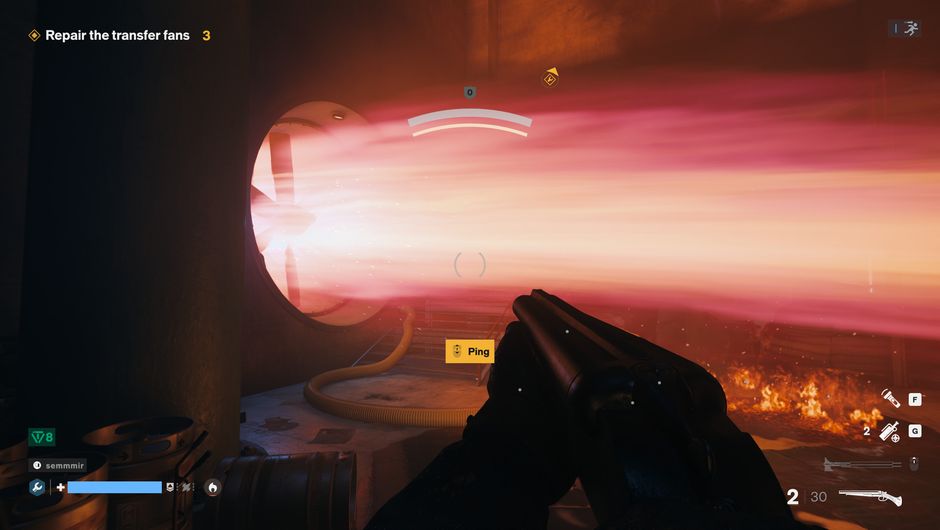Click the yellow Ping label
Image resolution: width=940 pixels, height=530 pixels.
(x=469, y=351)
